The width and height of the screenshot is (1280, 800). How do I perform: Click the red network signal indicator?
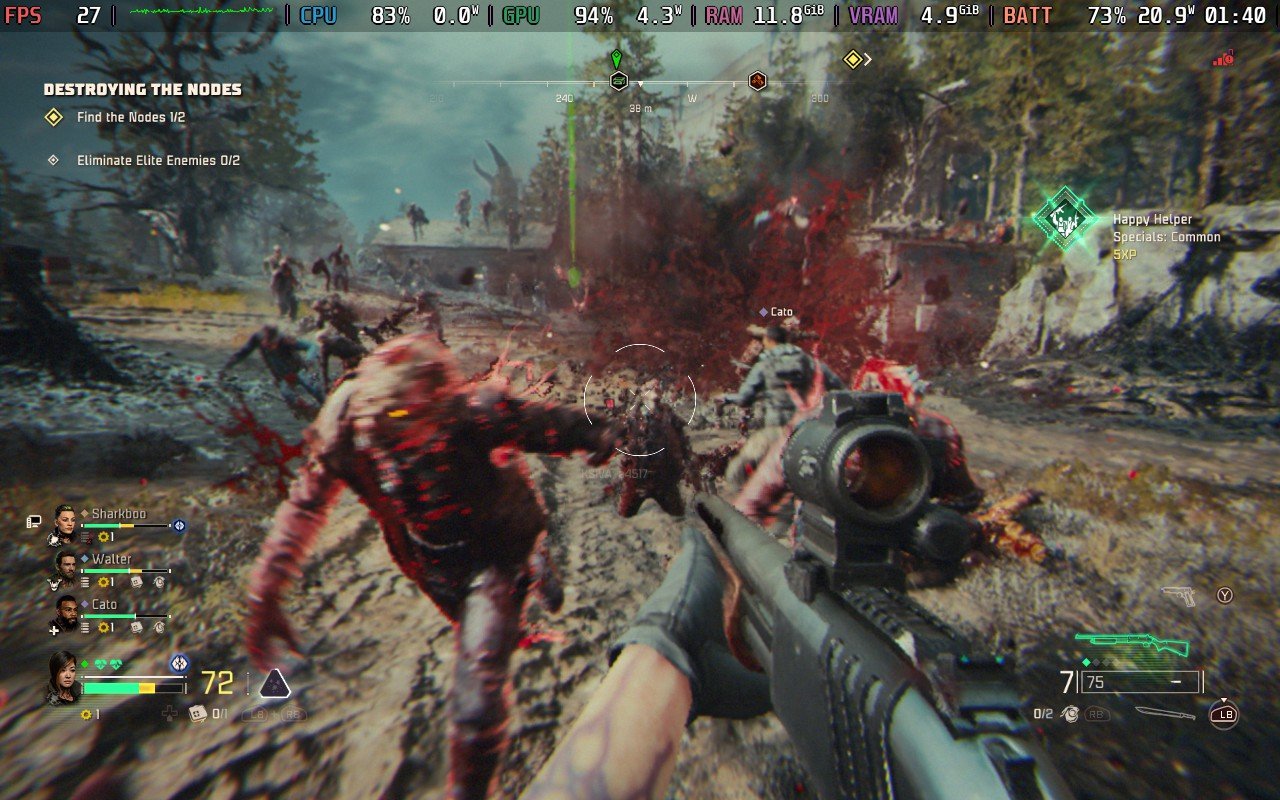pos(1222,60)
